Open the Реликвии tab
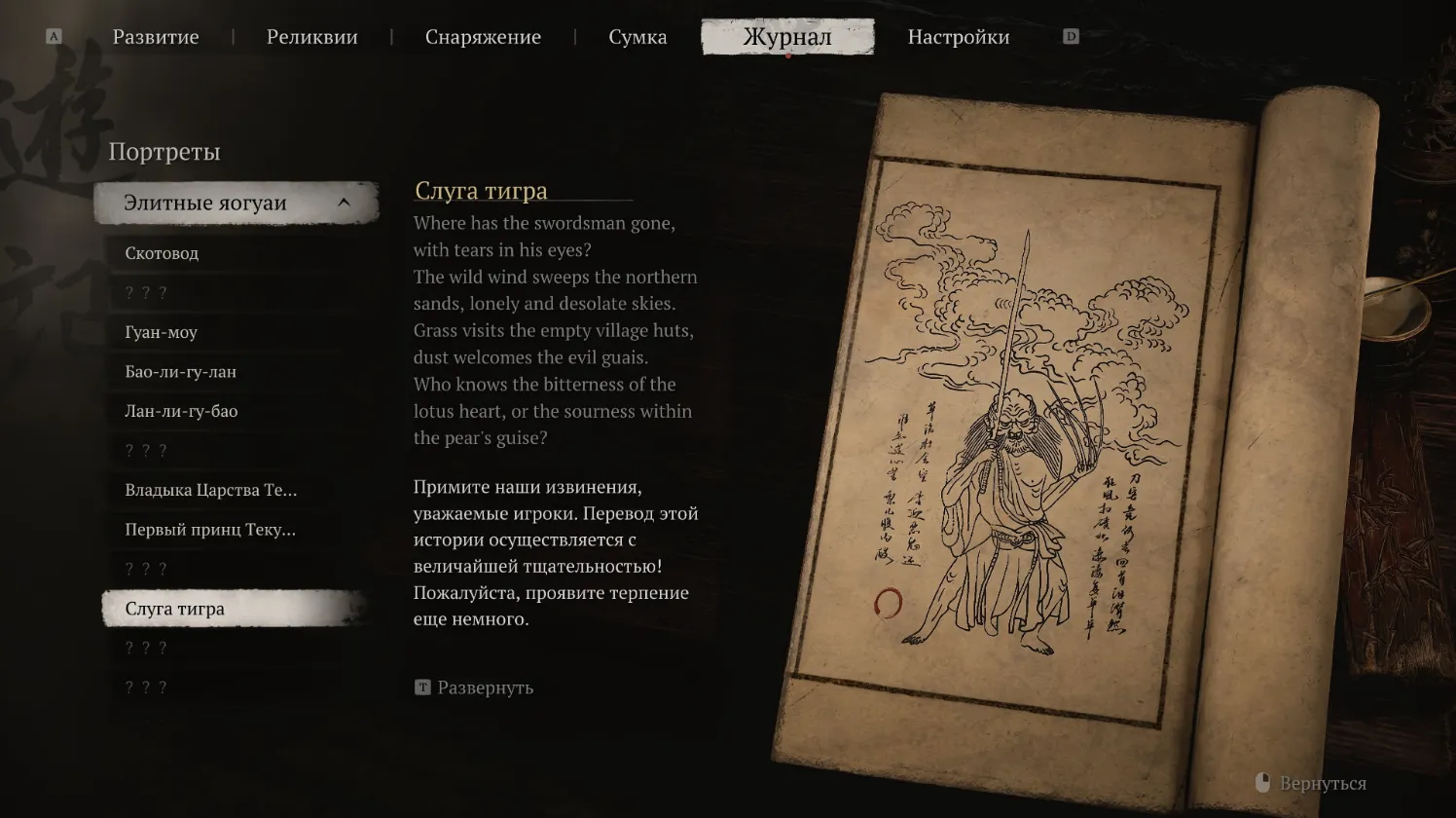This screenshot has width=1456, height=818. (x=310, y=36)
